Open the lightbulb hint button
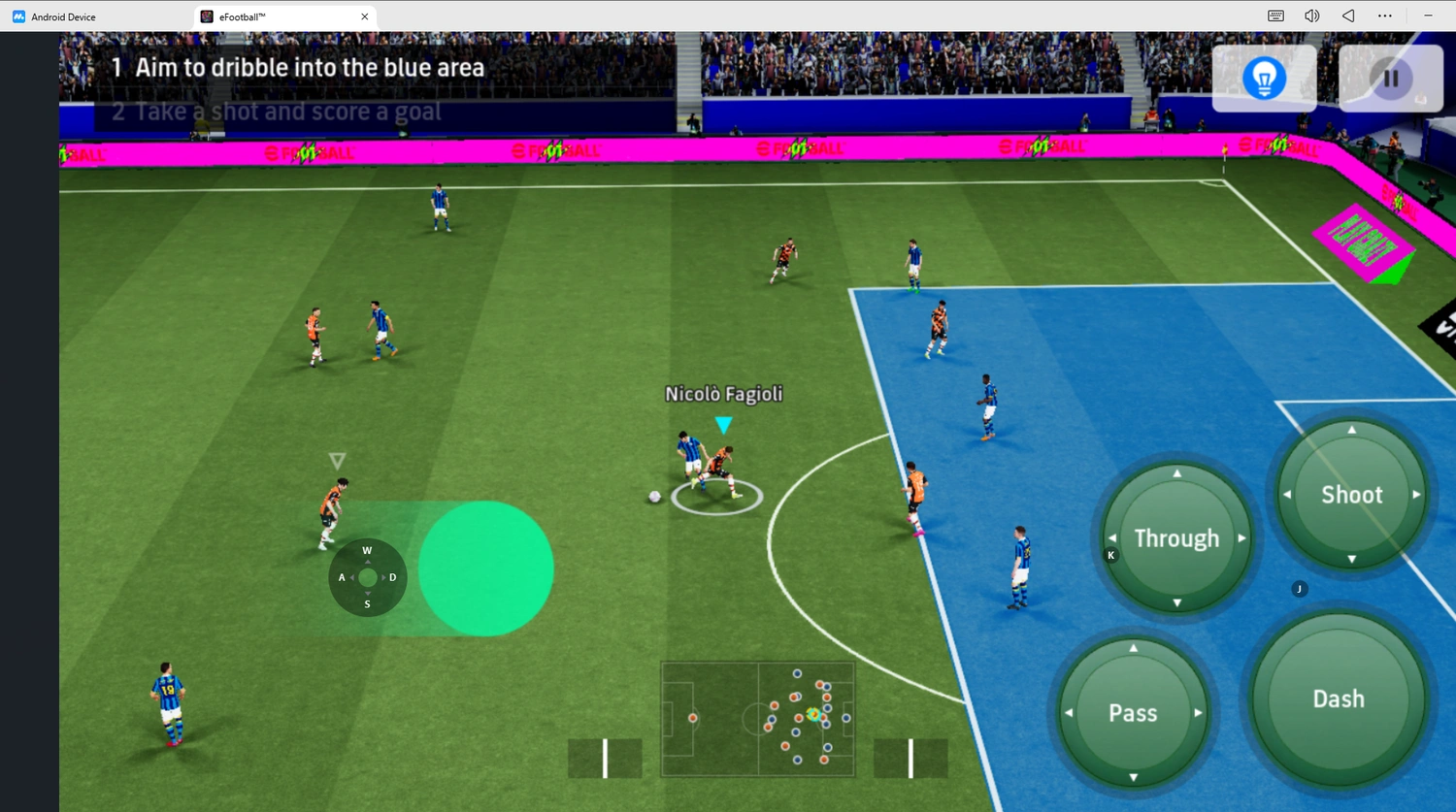 pyautogui.click(x=1263, y=78)
